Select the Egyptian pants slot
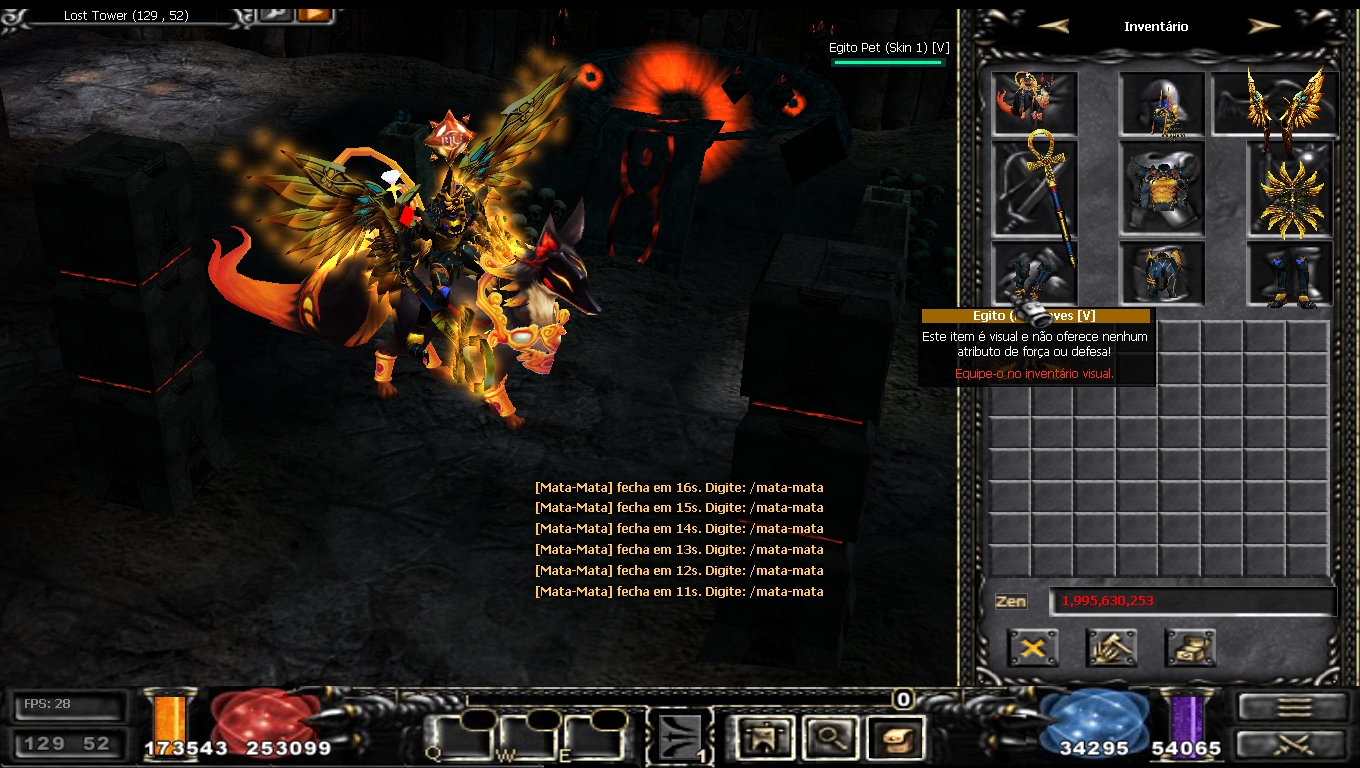The height and width of the screenshot is (768, 1360). (x=1162, y=274)
